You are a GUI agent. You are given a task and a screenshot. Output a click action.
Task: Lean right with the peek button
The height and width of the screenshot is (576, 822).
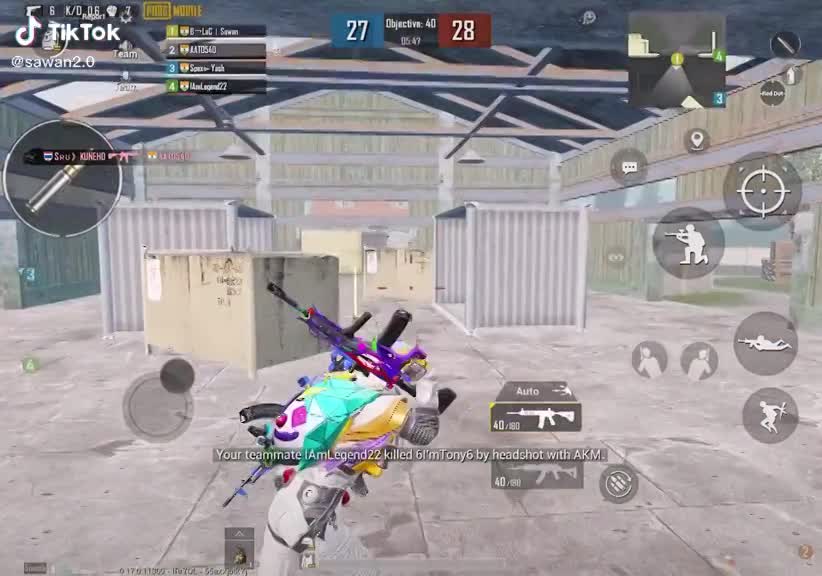[699, 360]
